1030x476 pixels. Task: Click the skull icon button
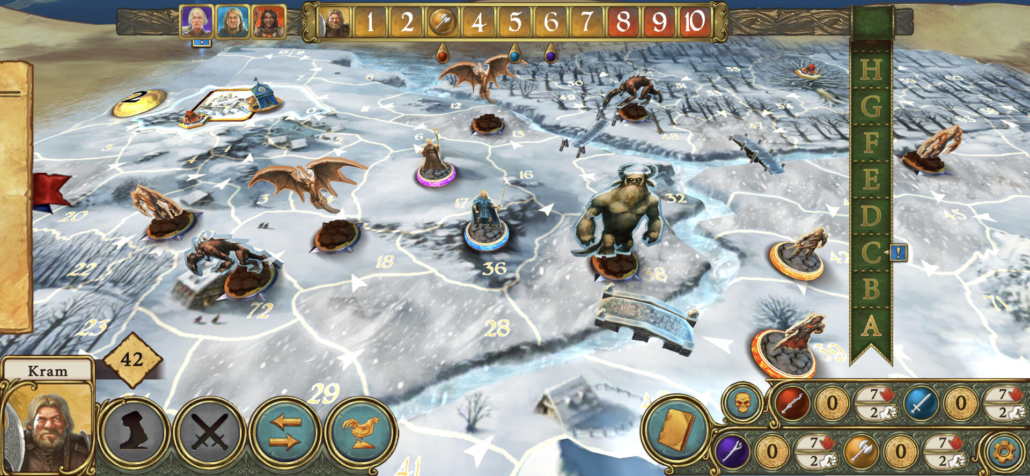[x=740, y=402]
